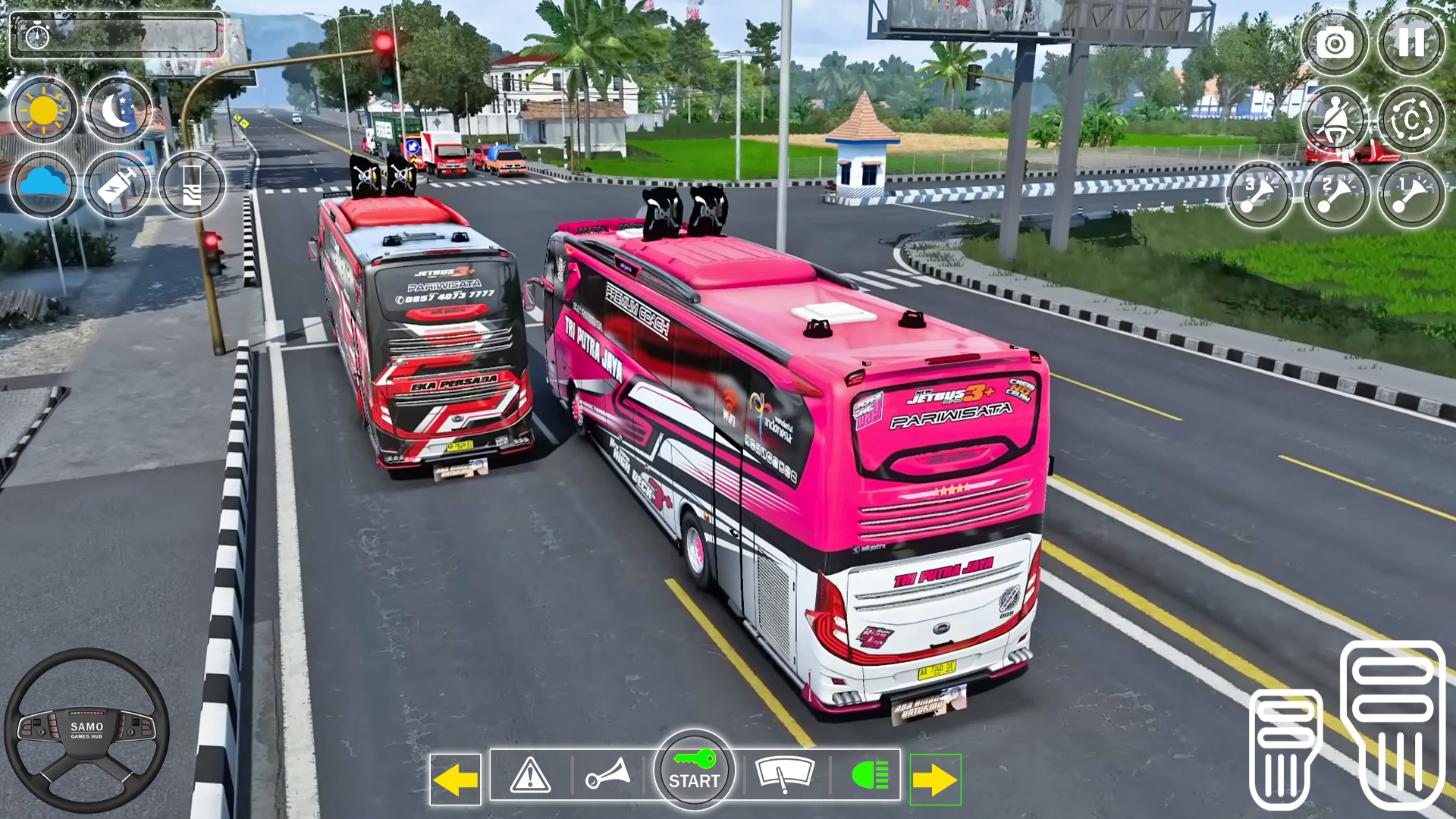Pause the game
1456x819 pixels.
1411,43
